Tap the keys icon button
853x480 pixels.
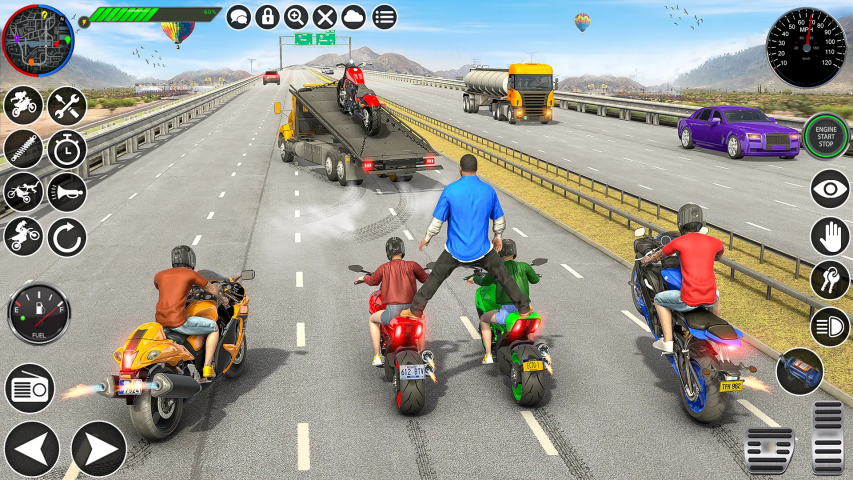click(x=829, y=281)
